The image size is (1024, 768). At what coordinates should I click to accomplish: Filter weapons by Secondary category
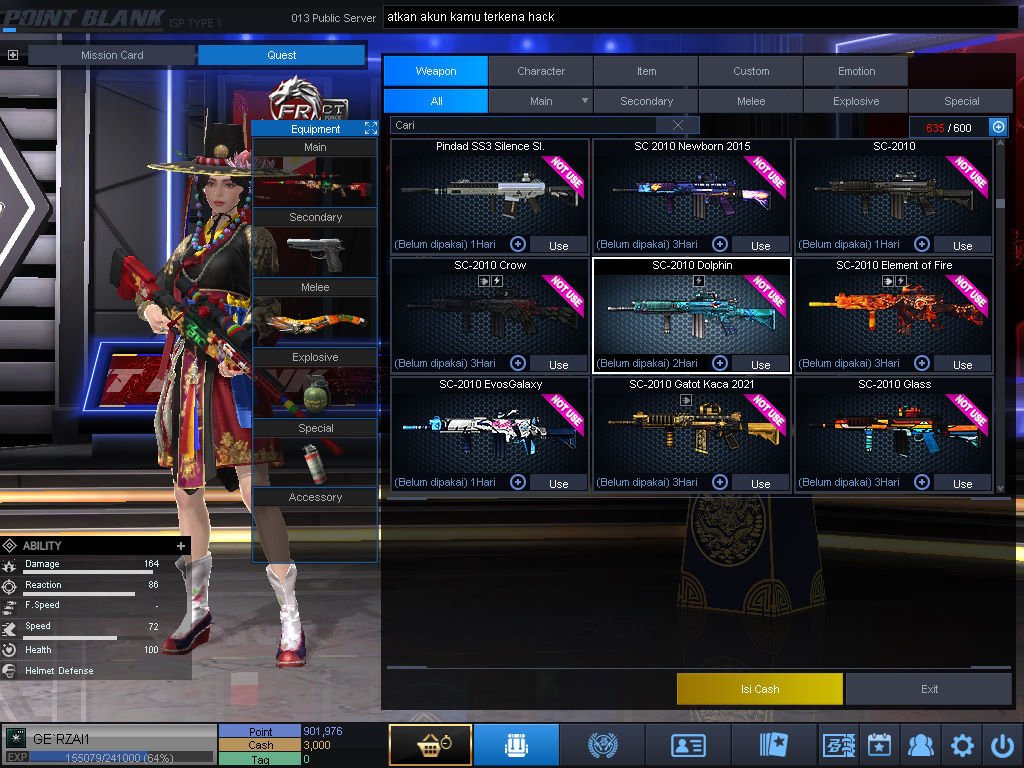pos(646,101)
